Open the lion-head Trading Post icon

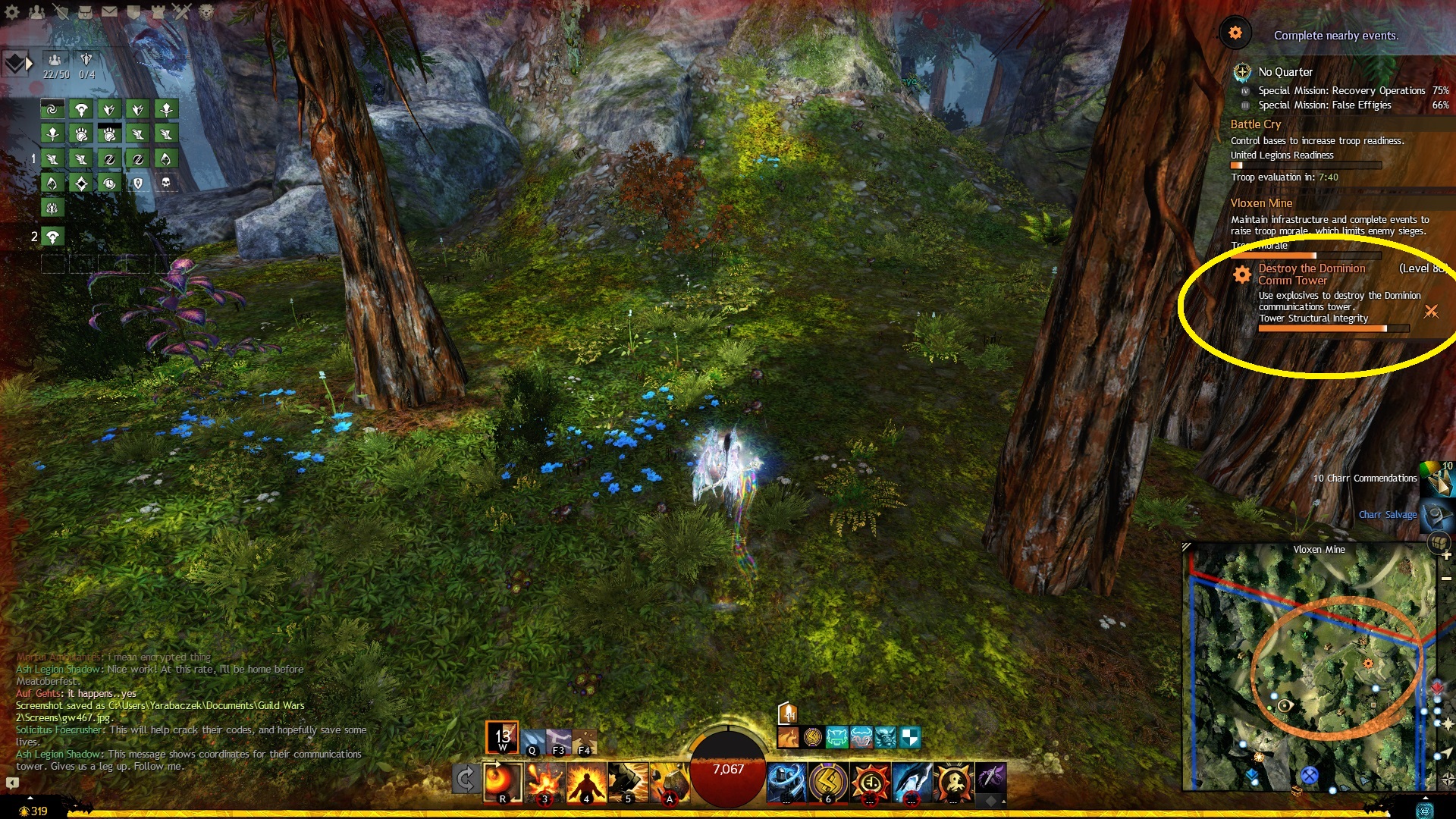pos(206,11)
